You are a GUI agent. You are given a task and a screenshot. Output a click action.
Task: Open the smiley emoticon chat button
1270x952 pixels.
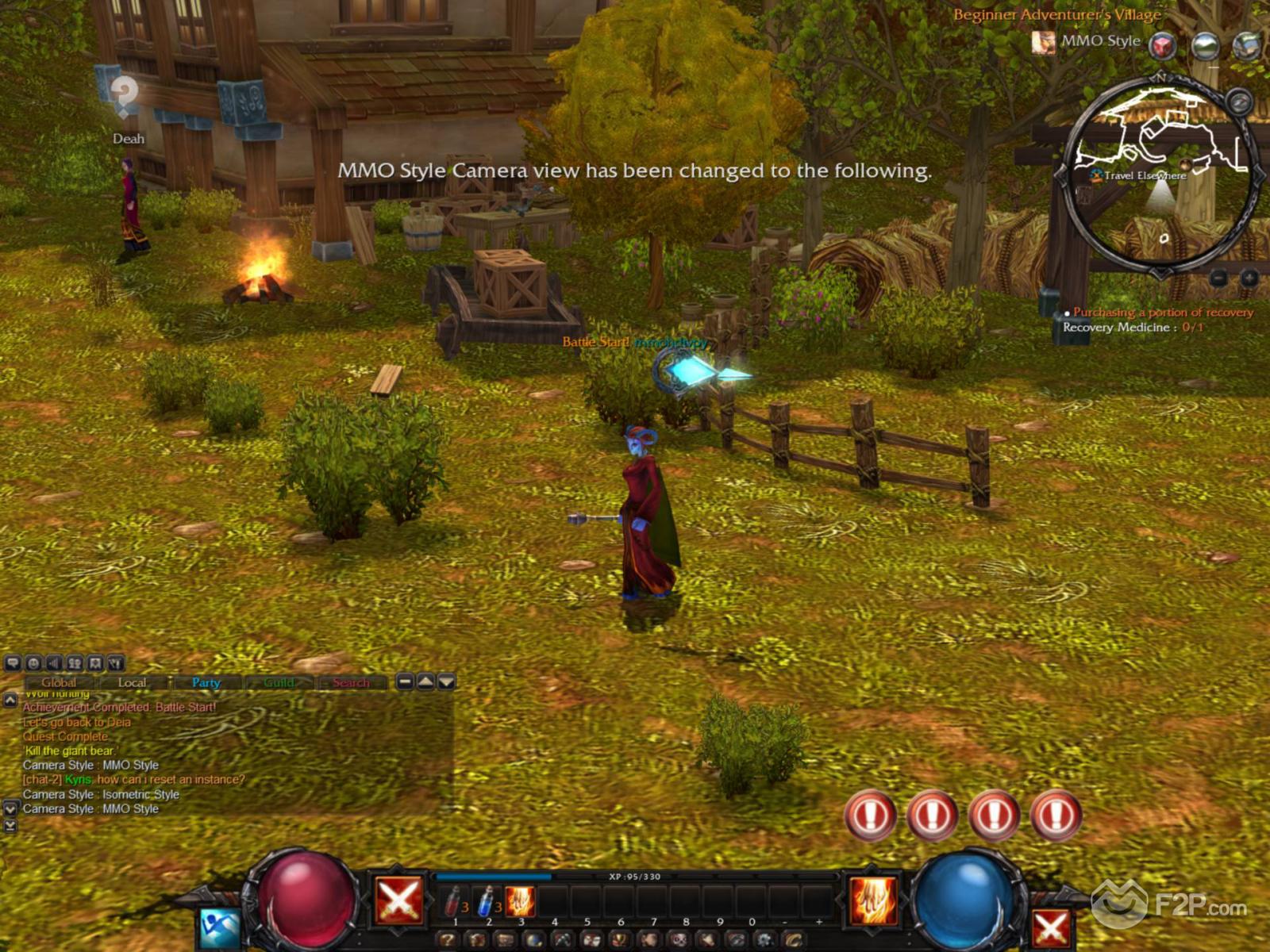(33, 663)
